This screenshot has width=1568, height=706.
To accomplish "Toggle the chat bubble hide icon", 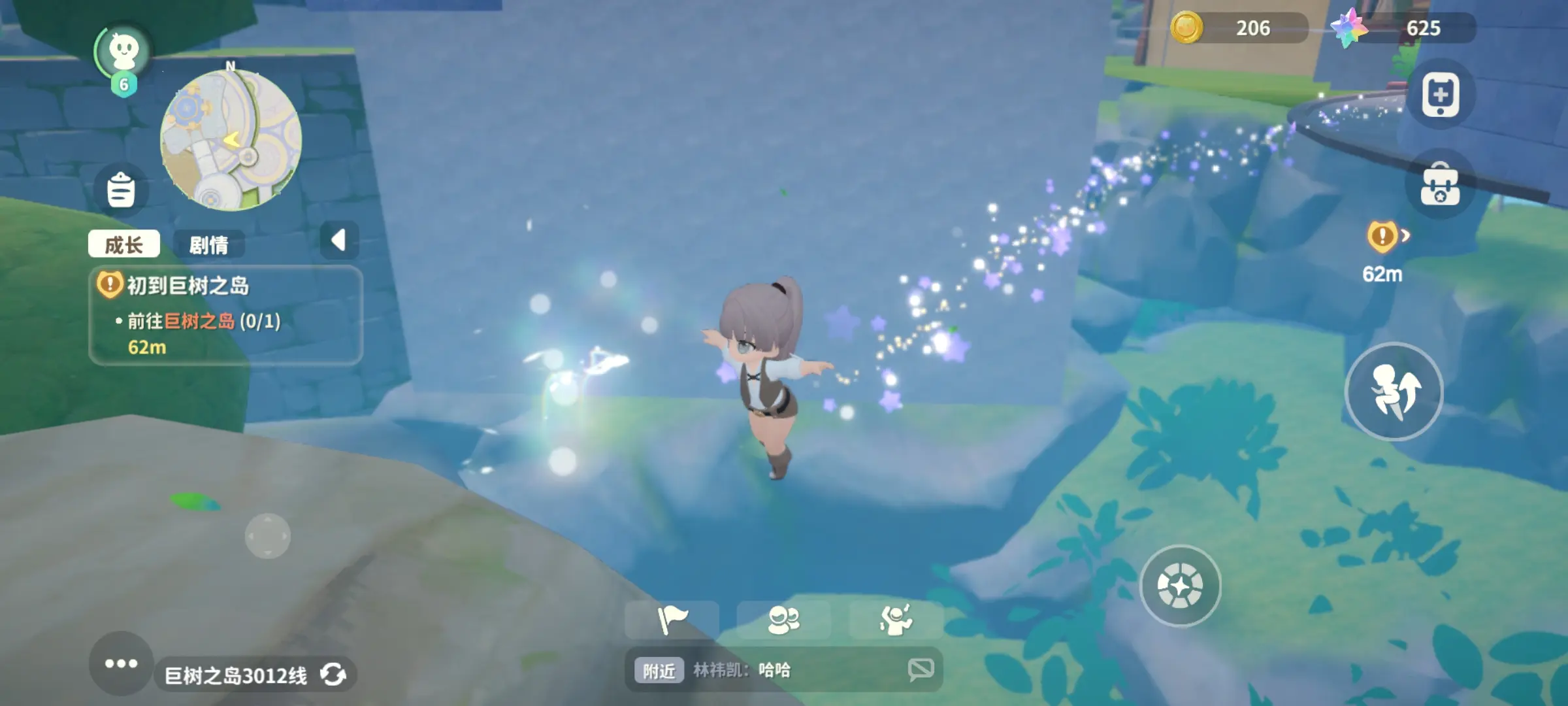I will coord(921,669).
